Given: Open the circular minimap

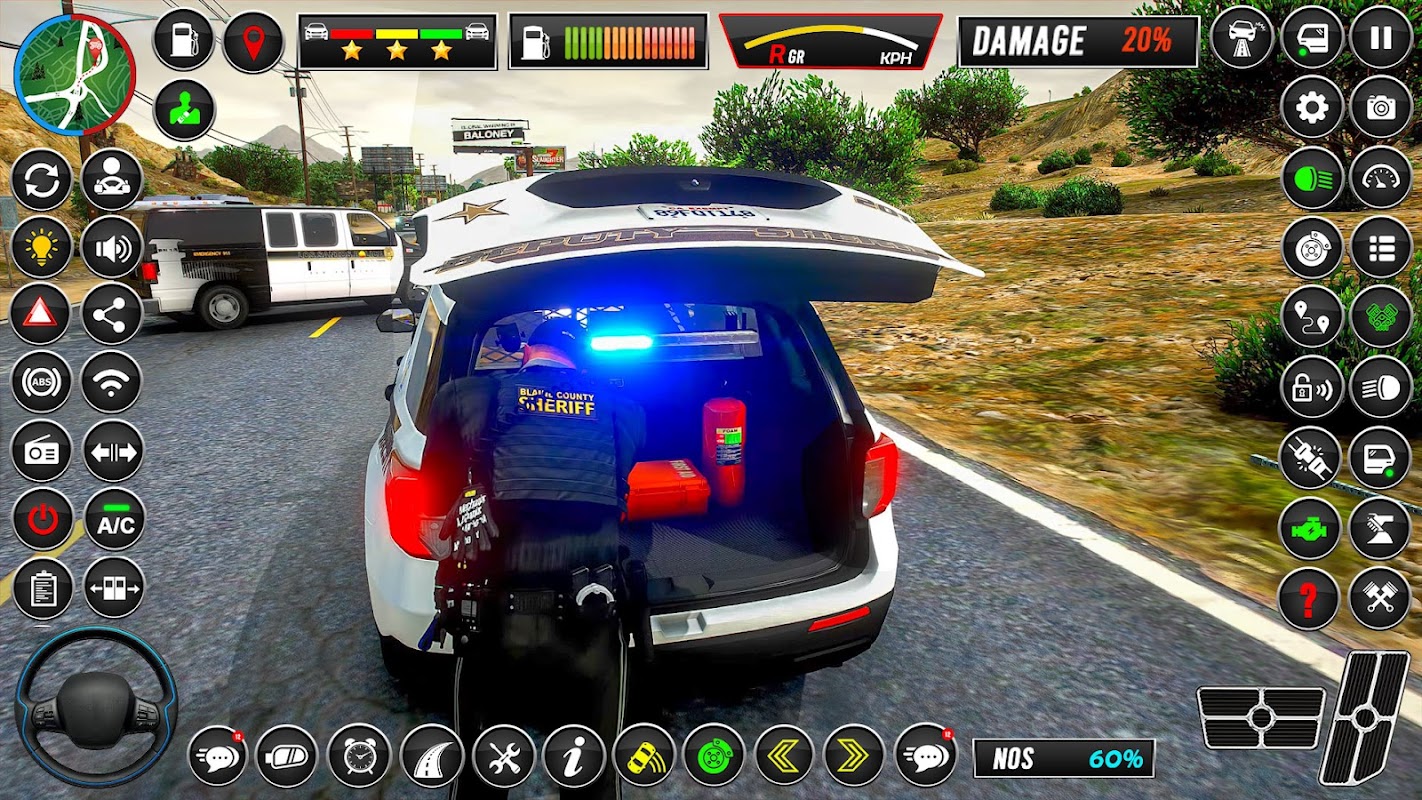Looking at the screenshot, I should tap(75, 75).
